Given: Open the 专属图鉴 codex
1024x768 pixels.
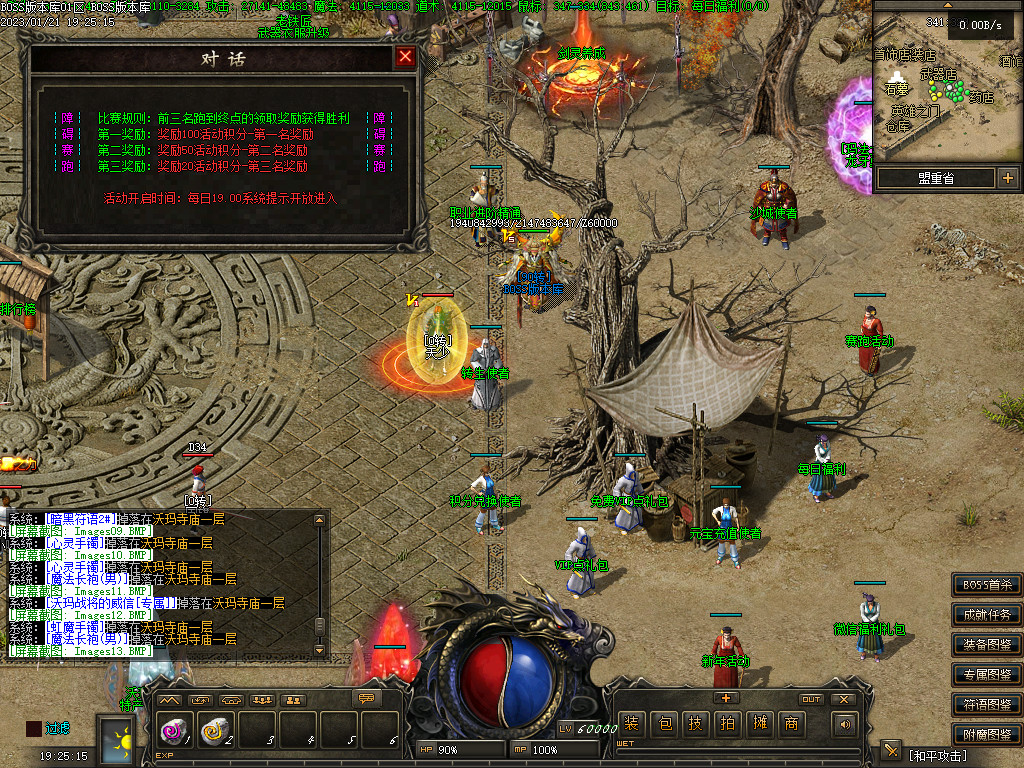Looking at the screenshot, I should (987, 675).
